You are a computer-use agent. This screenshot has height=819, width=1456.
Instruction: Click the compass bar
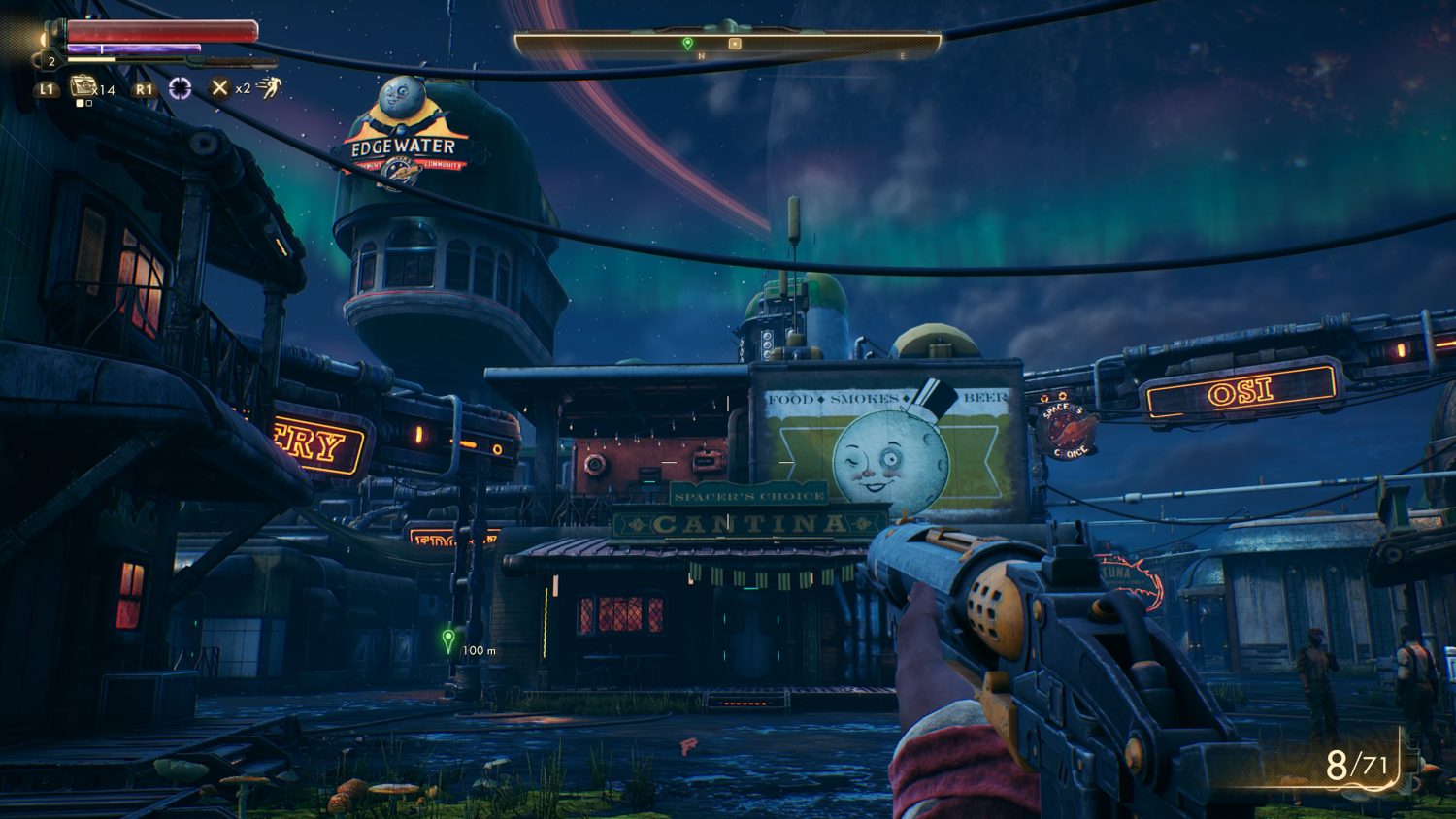(x=727, y=44)
